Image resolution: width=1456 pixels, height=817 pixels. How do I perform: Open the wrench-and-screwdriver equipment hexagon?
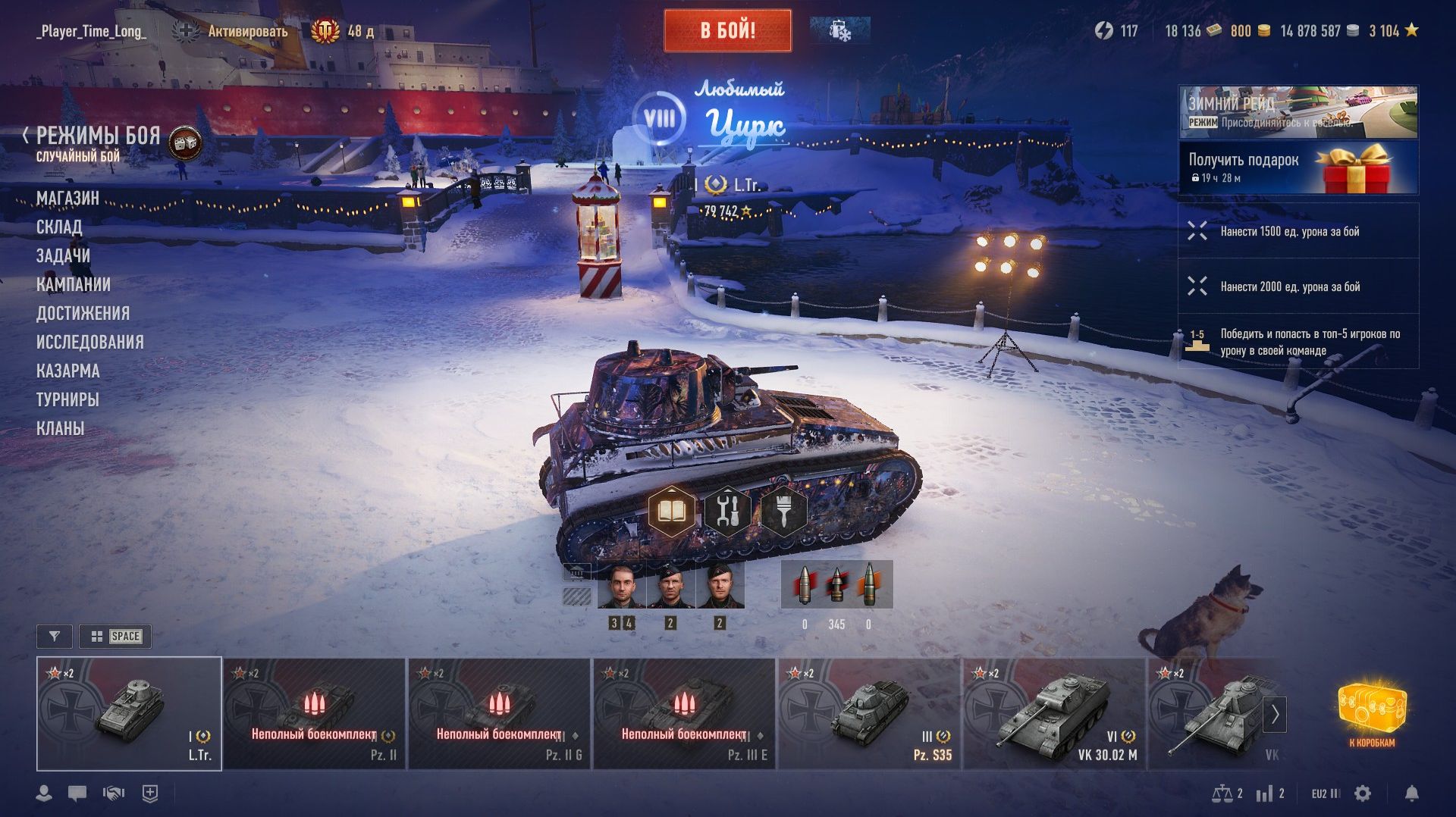point(727,512)
